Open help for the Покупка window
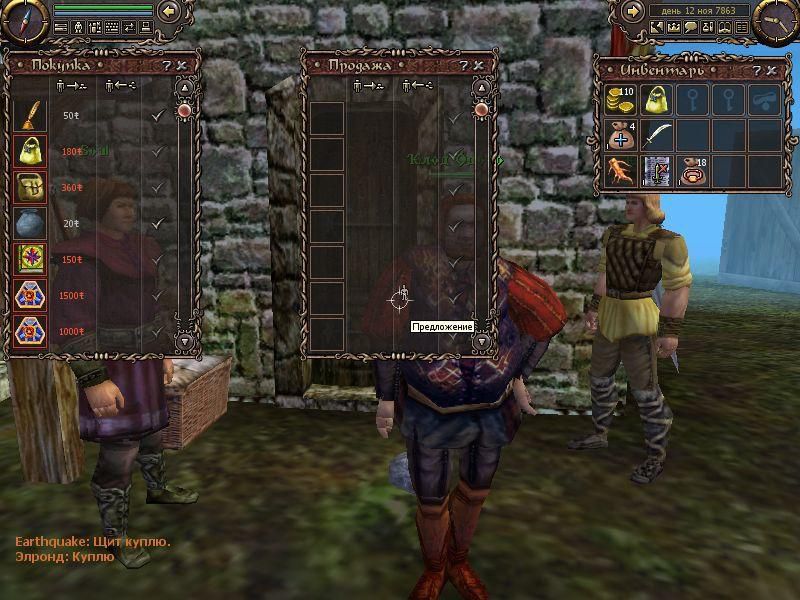Image resolution: width=800 pixels, height=600 pixels. pos(166,65)
